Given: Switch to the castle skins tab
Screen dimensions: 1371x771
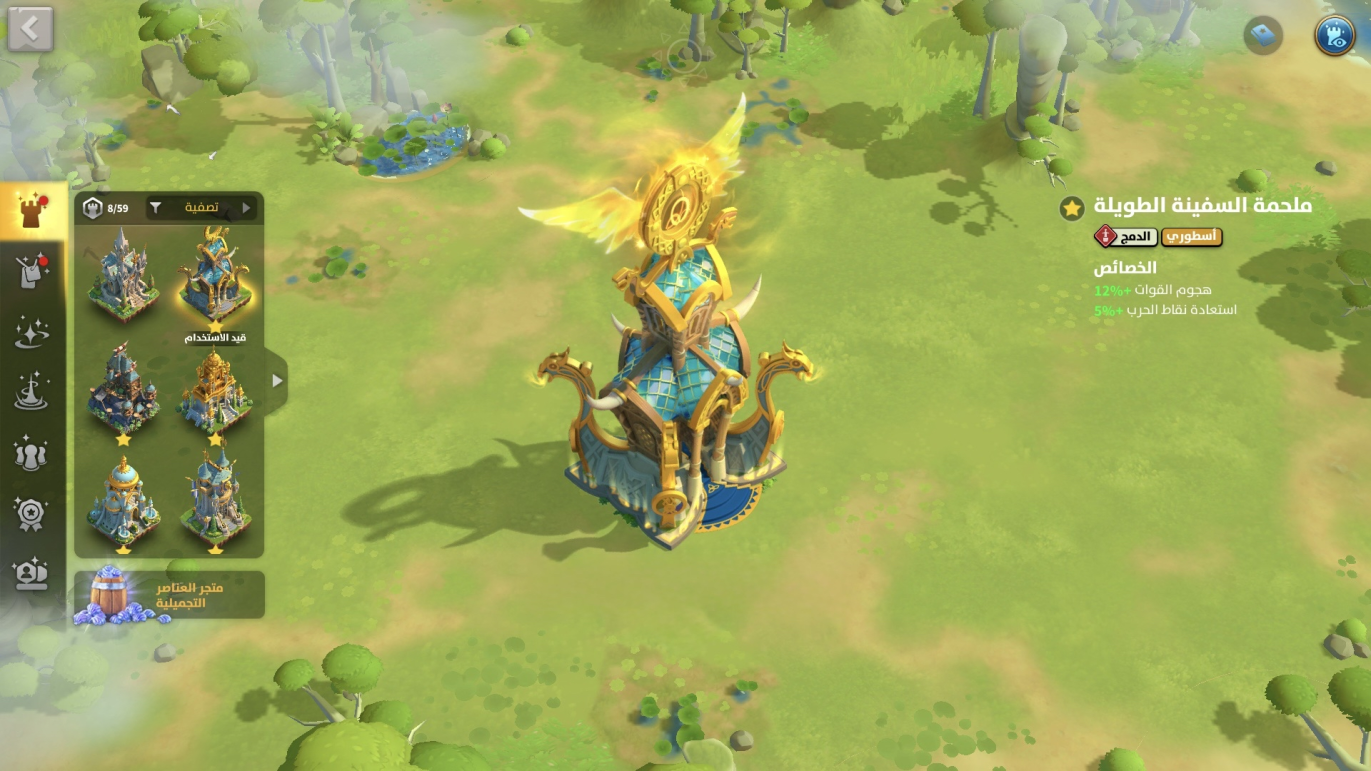Looking at the screenshot, I should coord(32,210).
